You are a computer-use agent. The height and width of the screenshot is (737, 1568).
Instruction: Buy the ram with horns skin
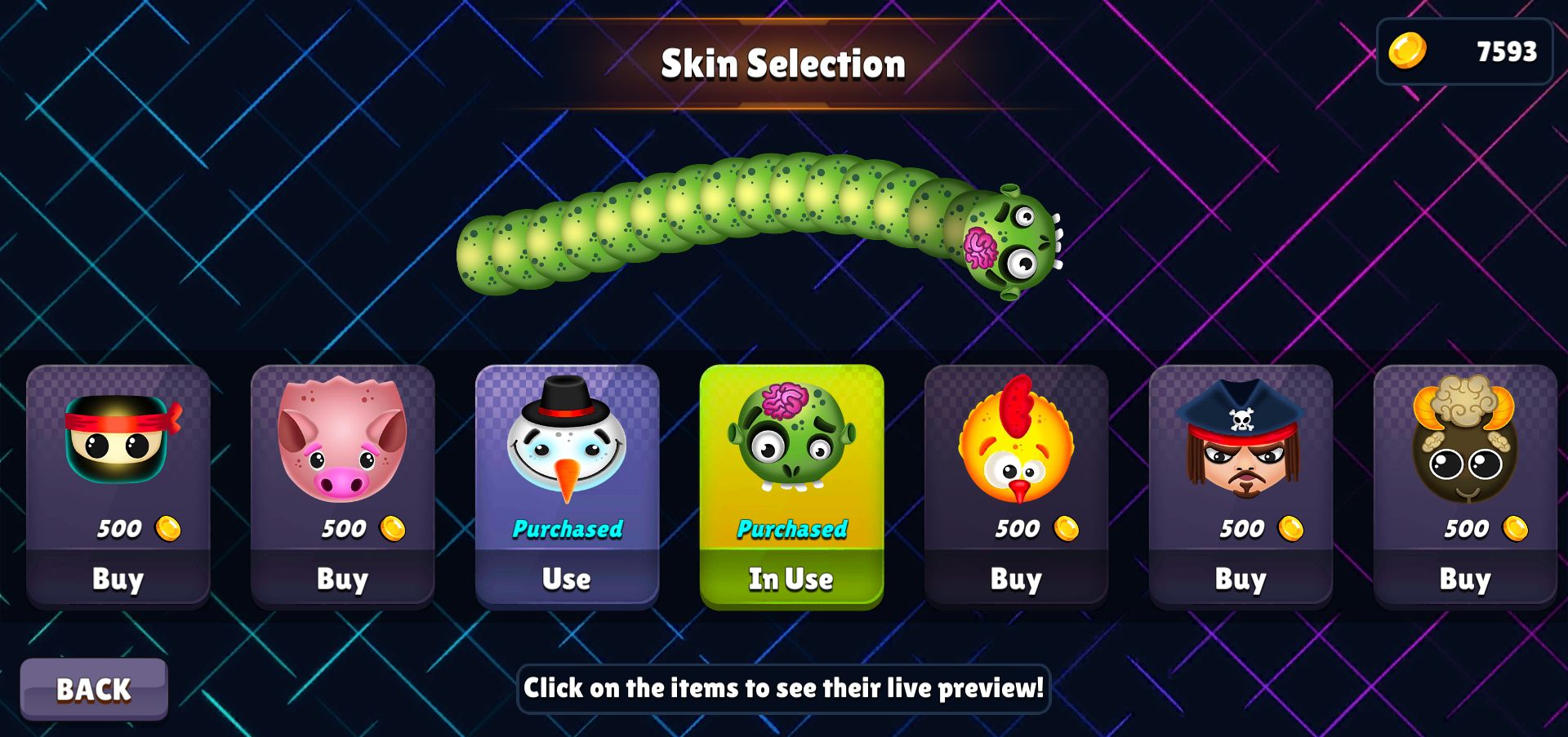coord(1465,579)
